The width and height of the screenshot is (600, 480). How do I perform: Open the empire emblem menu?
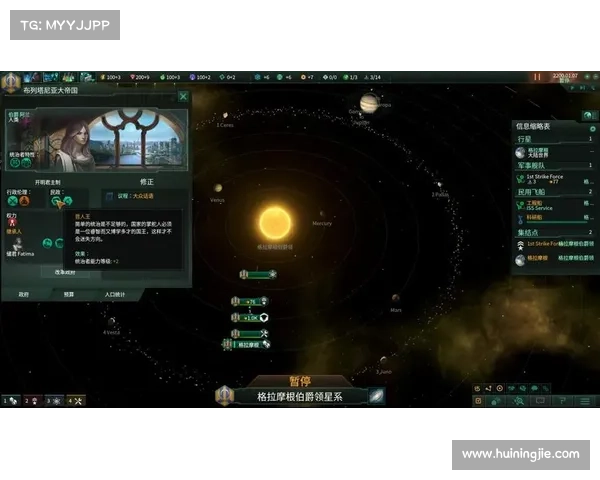click(x=11, y=76)
